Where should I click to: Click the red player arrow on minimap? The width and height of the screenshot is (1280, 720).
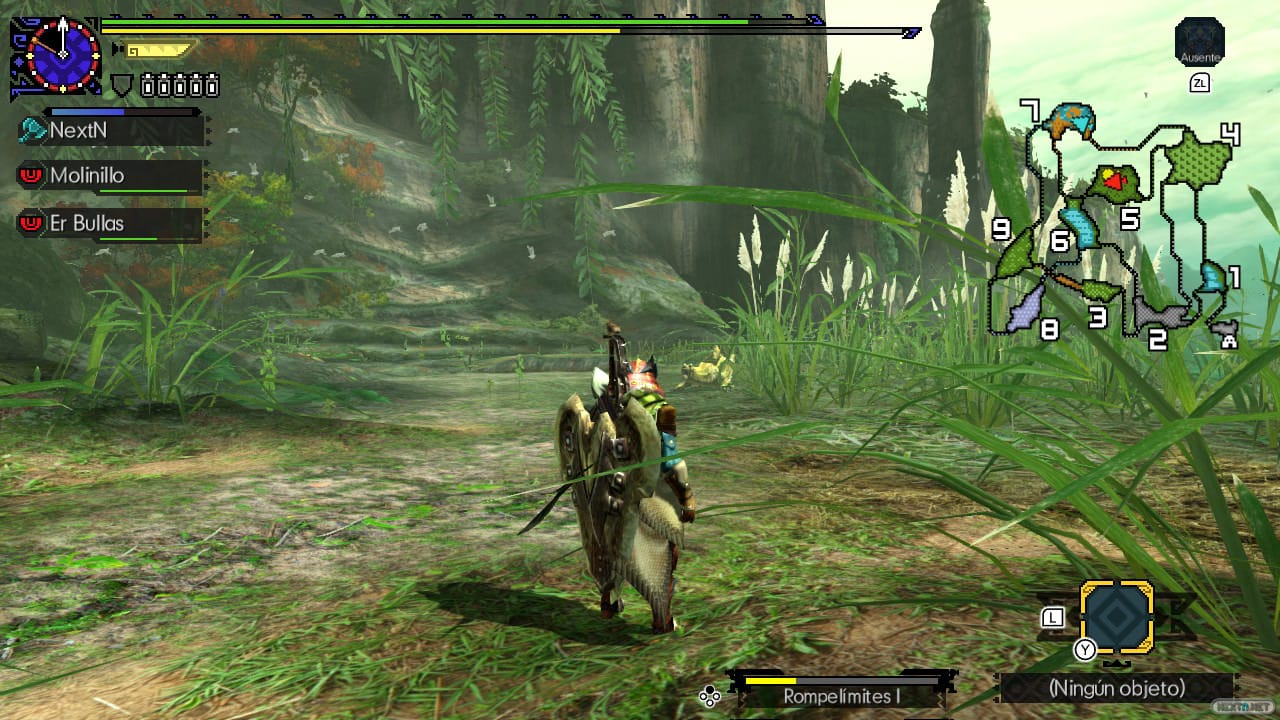(1116, 183)
